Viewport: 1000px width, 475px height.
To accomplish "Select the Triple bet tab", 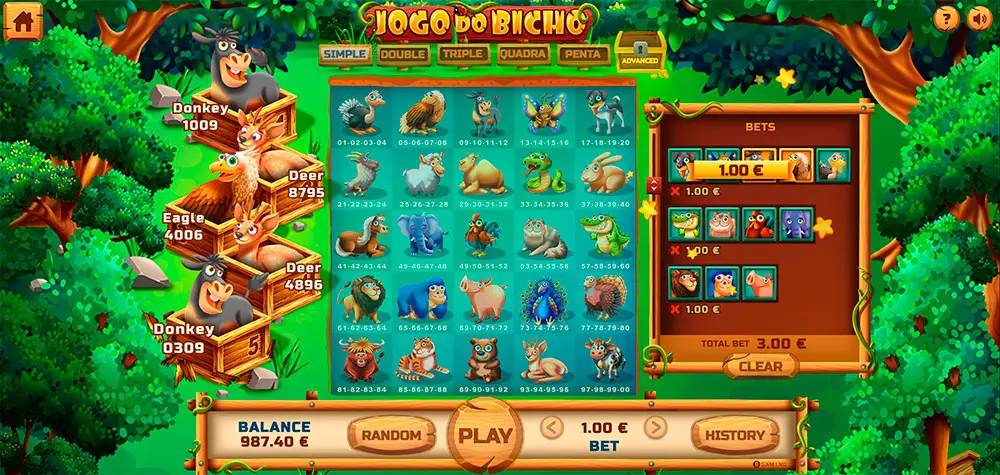I will pyautogui.click(x=462, y=54).
